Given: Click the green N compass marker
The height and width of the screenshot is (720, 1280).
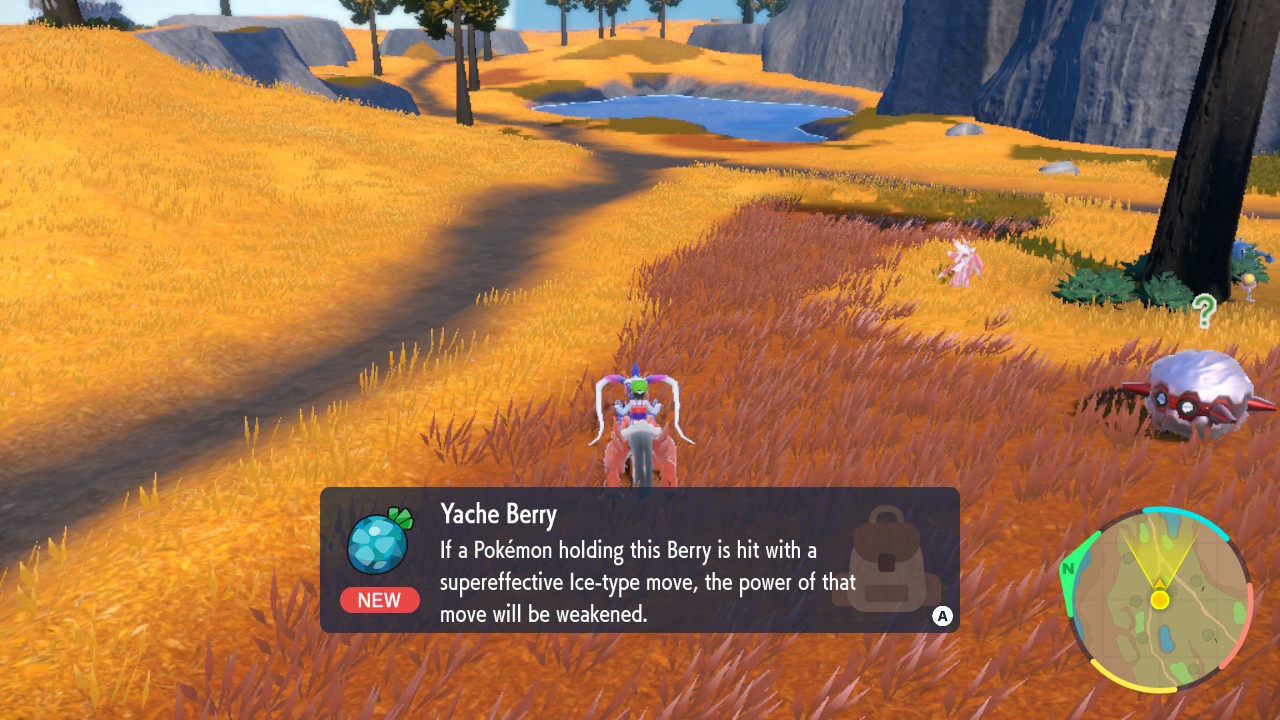Looking at the screenshot, I should 1069,570.
